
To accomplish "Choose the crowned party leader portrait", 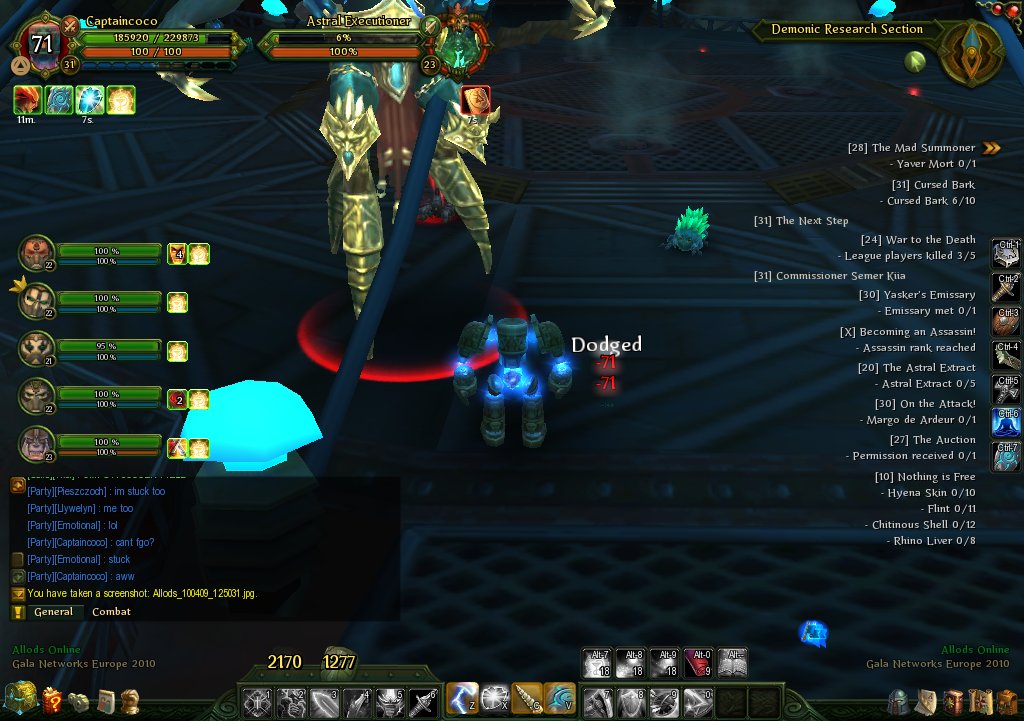I will pyautogui.click(x=37, y=302).
